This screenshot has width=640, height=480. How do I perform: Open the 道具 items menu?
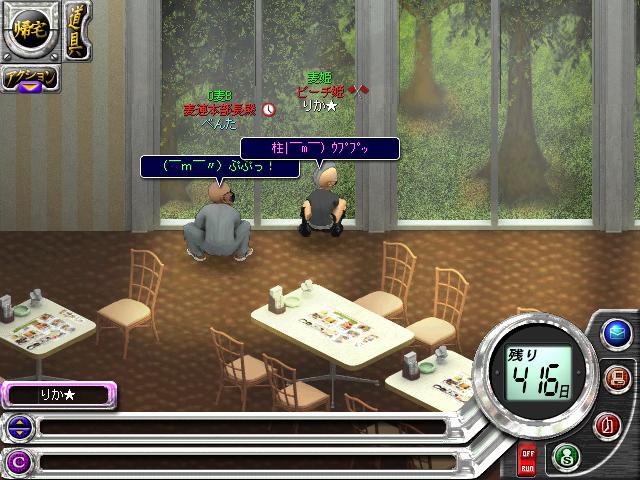(75, 32)
